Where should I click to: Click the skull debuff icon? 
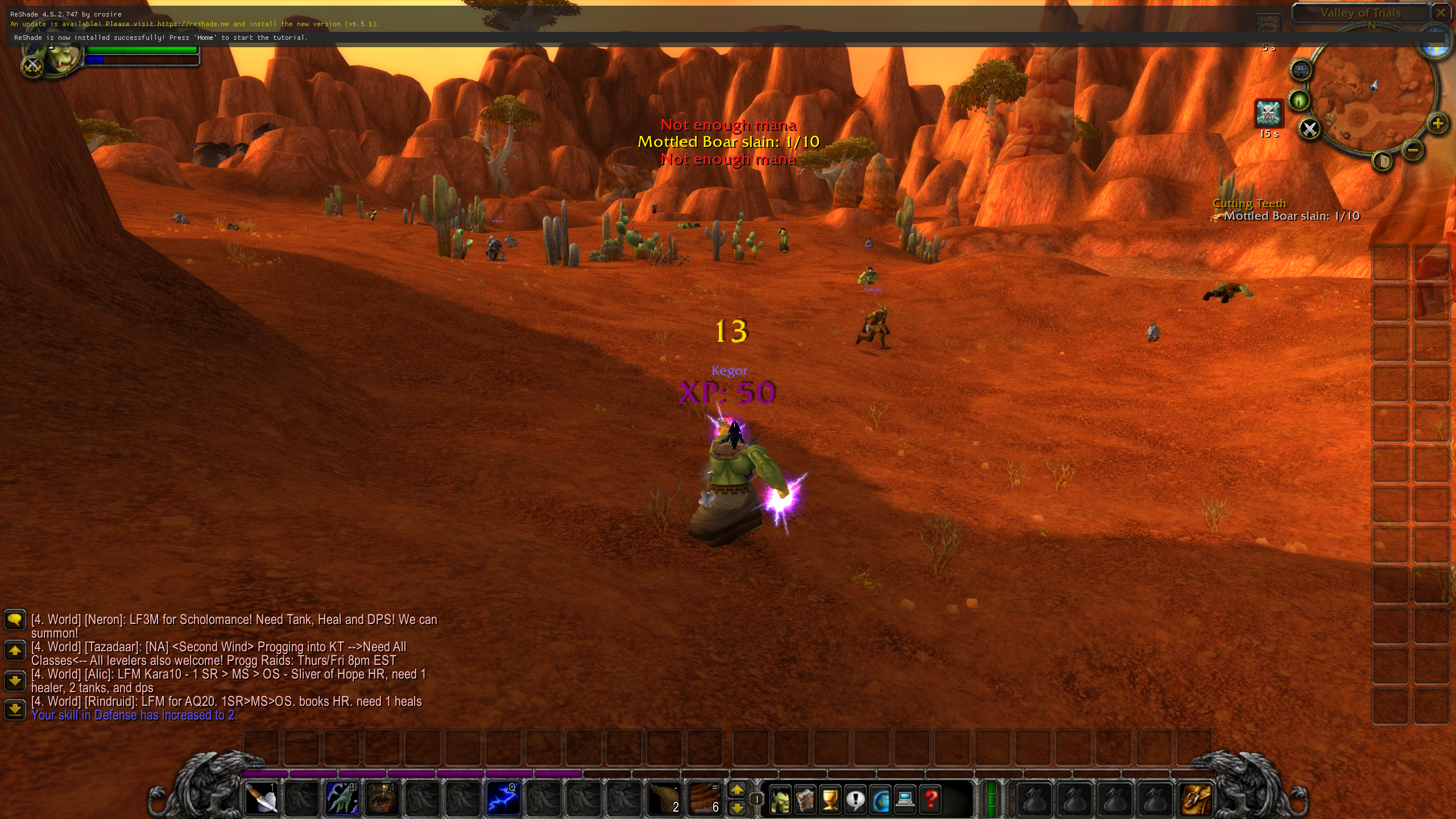(1268, 113)
